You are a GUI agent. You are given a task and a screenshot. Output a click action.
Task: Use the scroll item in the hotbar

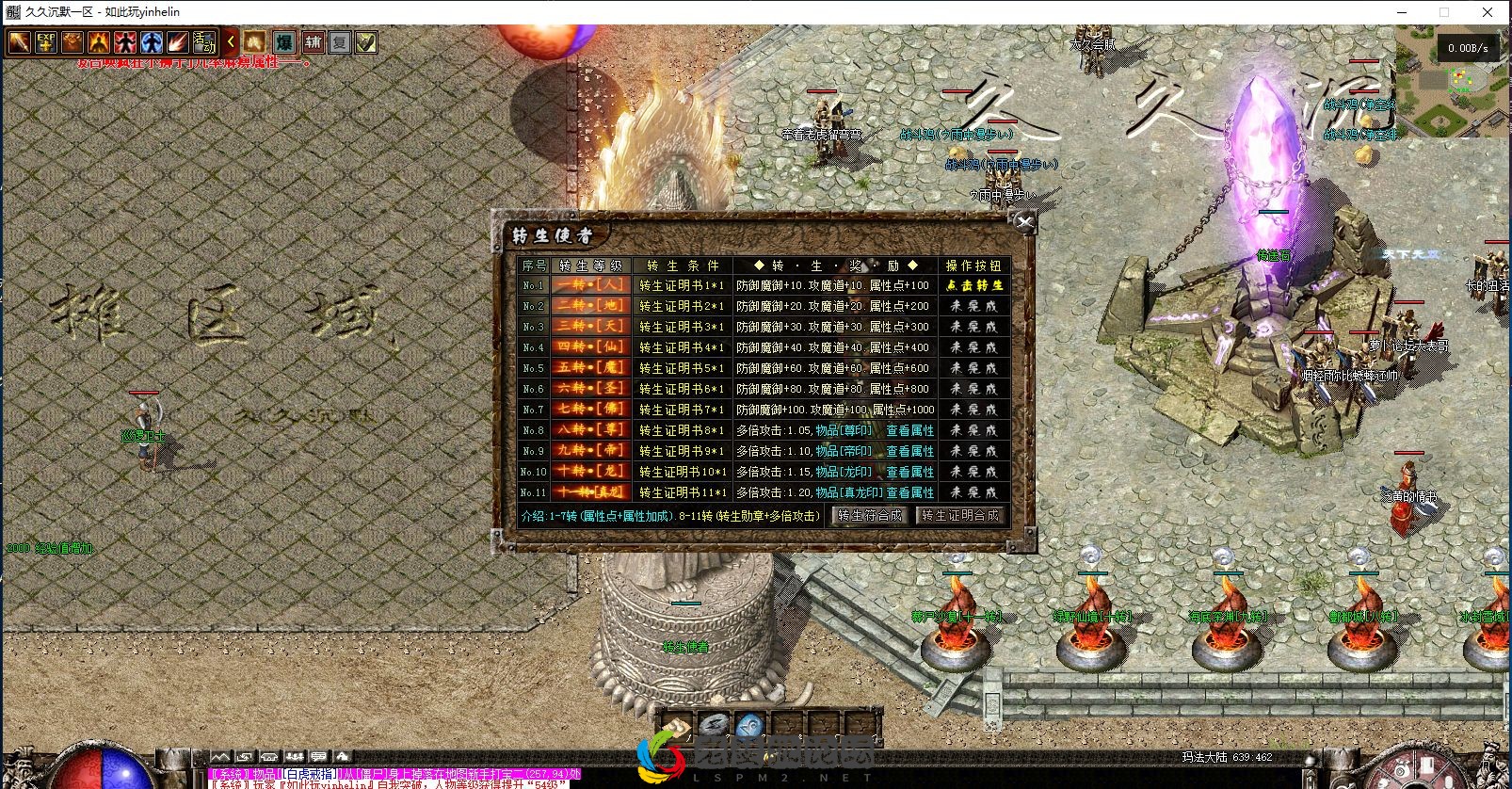[x=676, y=726]
